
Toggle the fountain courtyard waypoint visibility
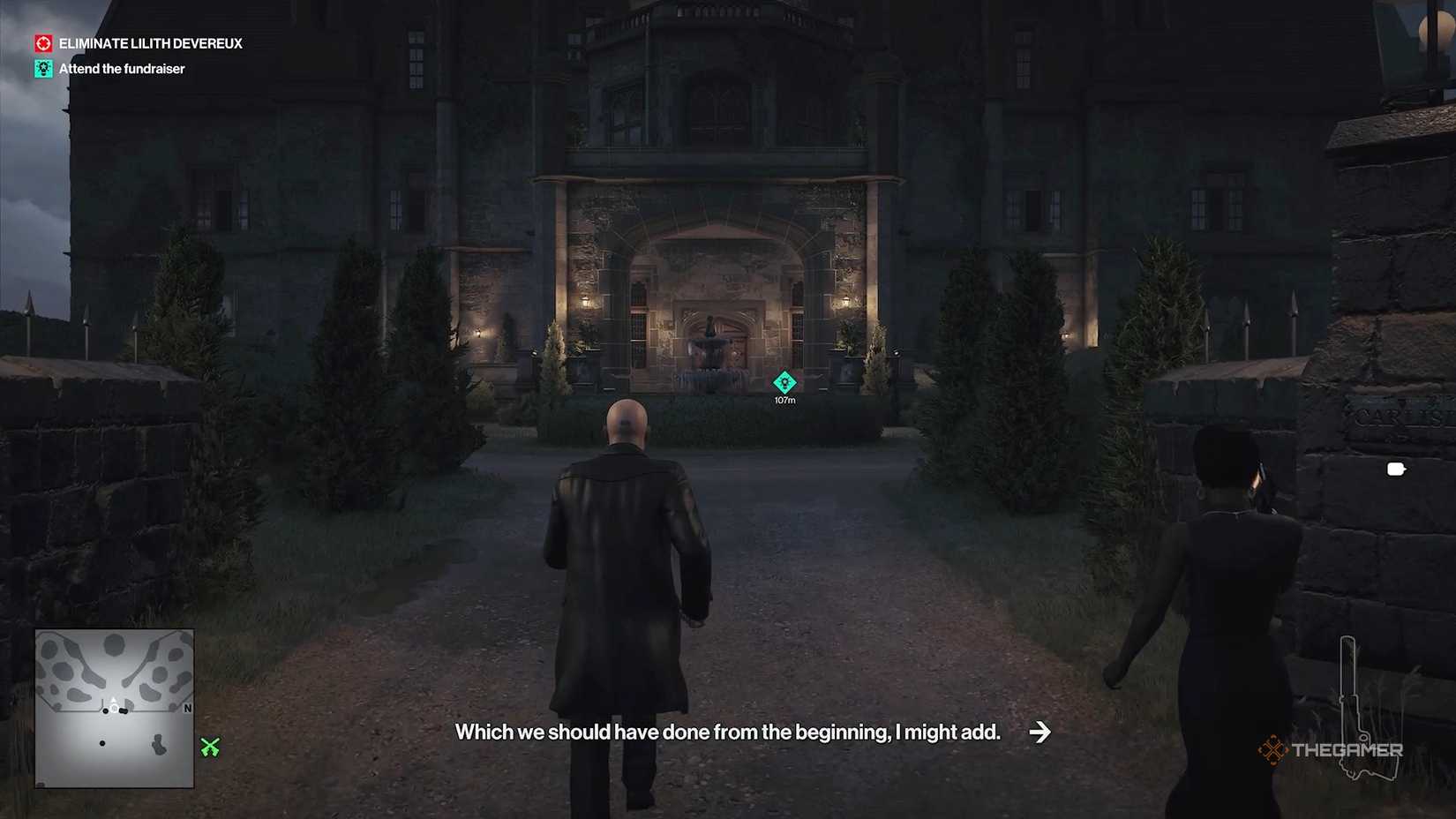coord(784,383)
